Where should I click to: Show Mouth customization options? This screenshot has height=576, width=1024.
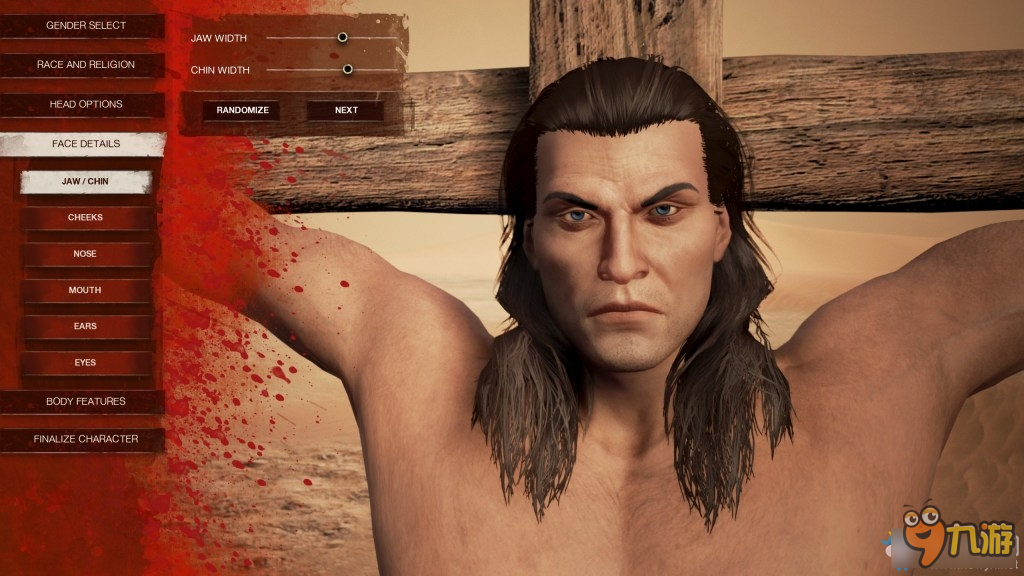click(x=85, y=290)
